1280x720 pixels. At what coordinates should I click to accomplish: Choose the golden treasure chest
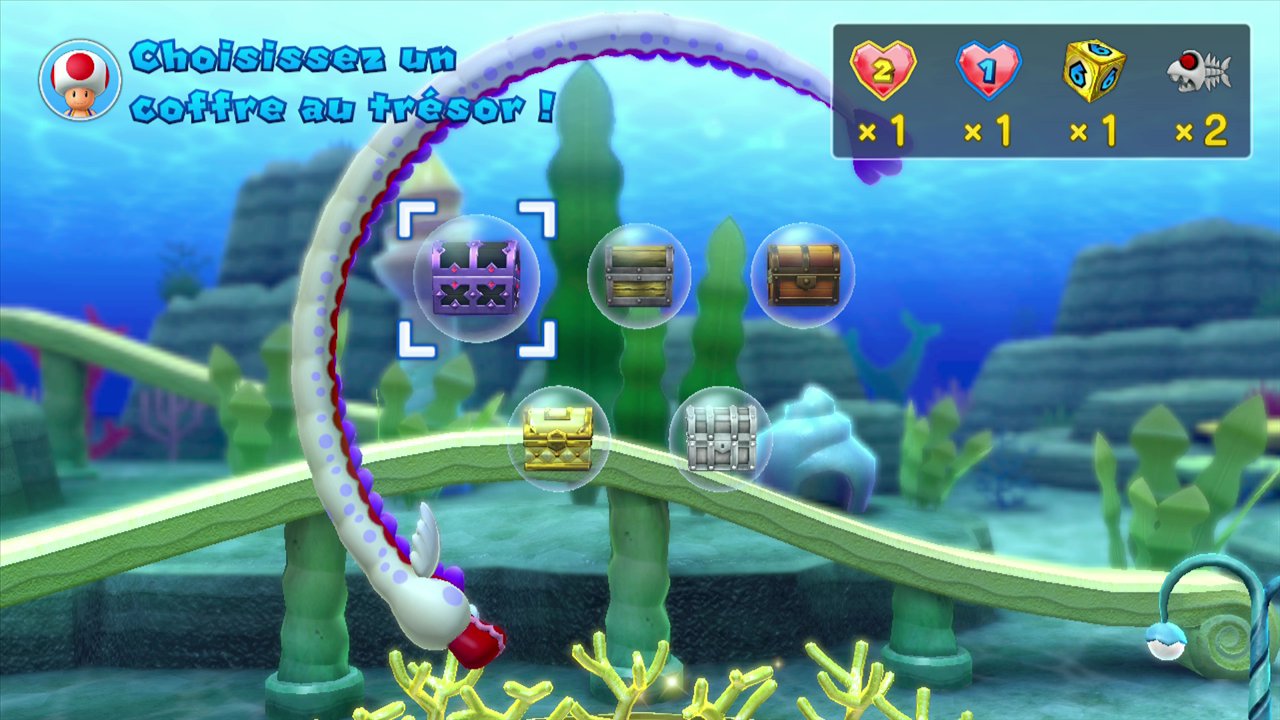click(558, 438)
